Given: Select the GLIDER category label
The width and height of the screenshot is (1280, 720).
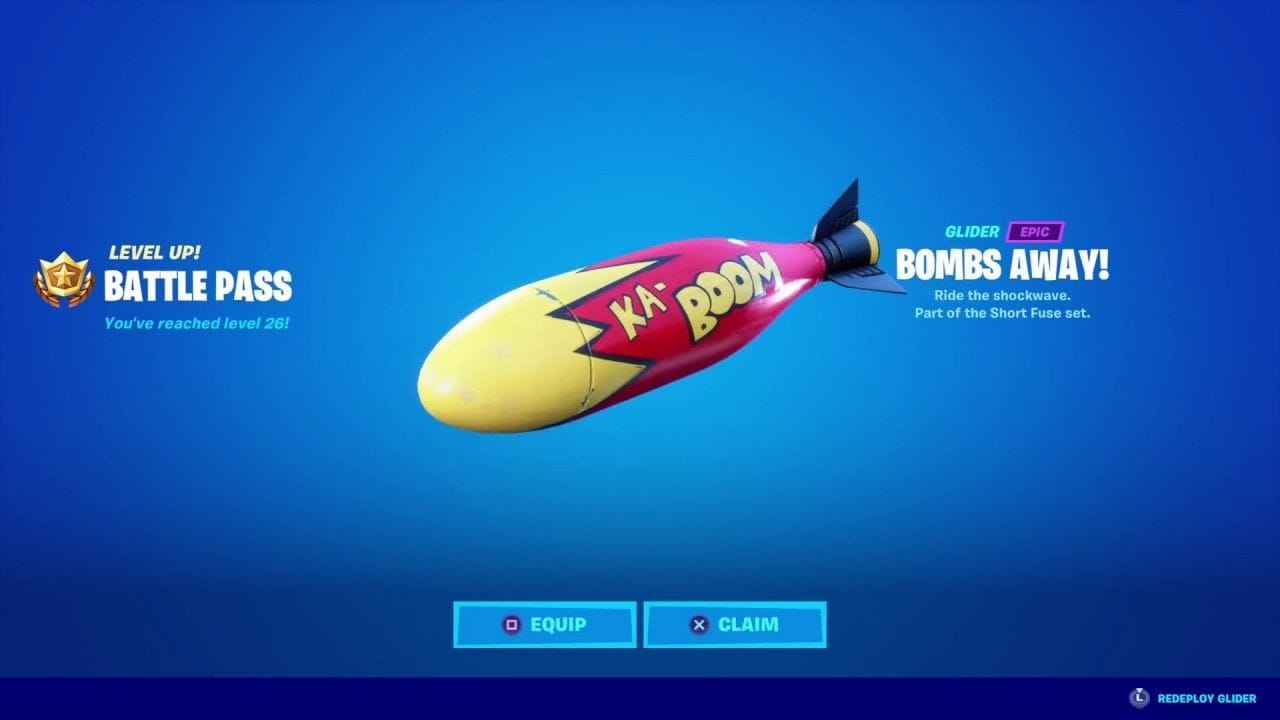Looking at the screenshot, I should (973, 230).
